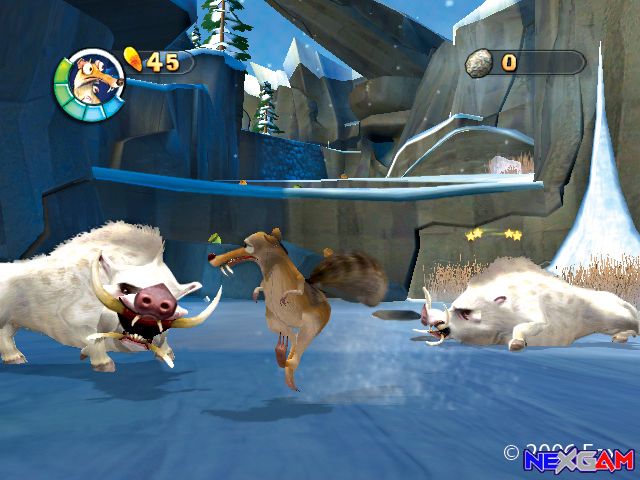Screen dimensions: 640x480
Task: Click the pebble ammo icon
Action: tap(479, 62)
